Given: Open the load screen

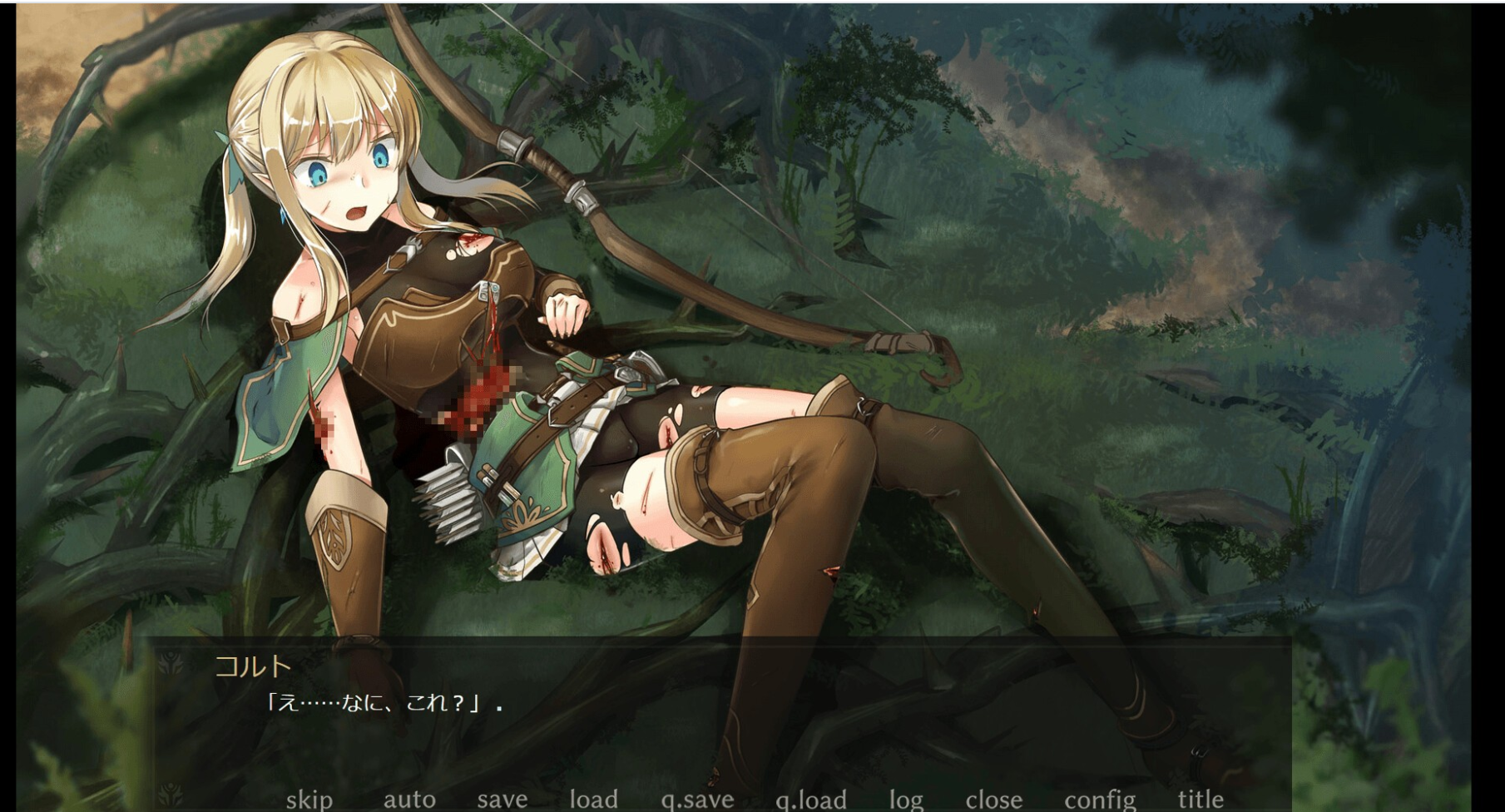Looking at the screenshot, I should pyautogui.click(x=593, y=799).
